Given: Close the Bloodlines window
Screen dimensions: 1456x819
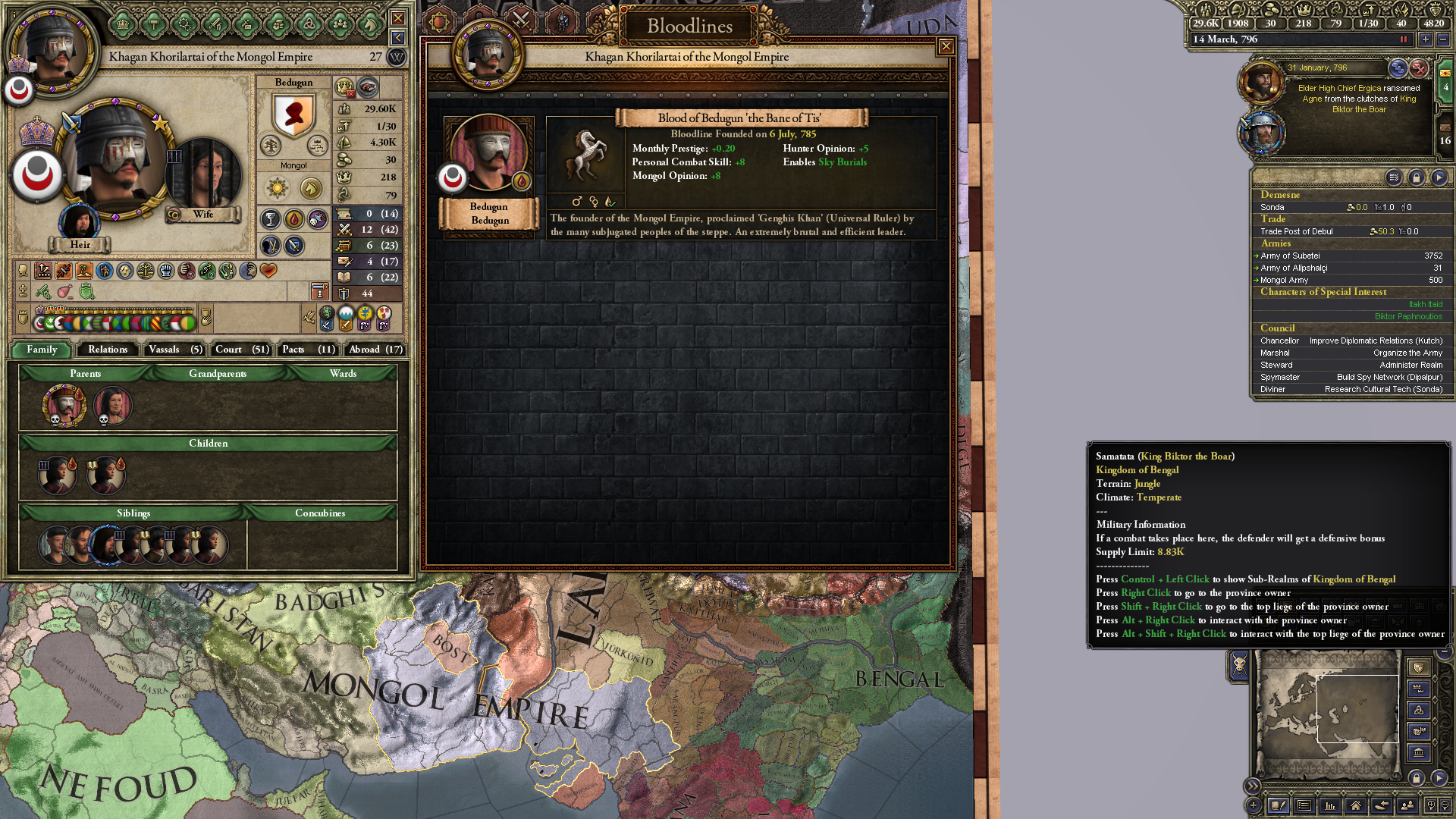Looking at the screenshot, I should [x=946, y=47].
